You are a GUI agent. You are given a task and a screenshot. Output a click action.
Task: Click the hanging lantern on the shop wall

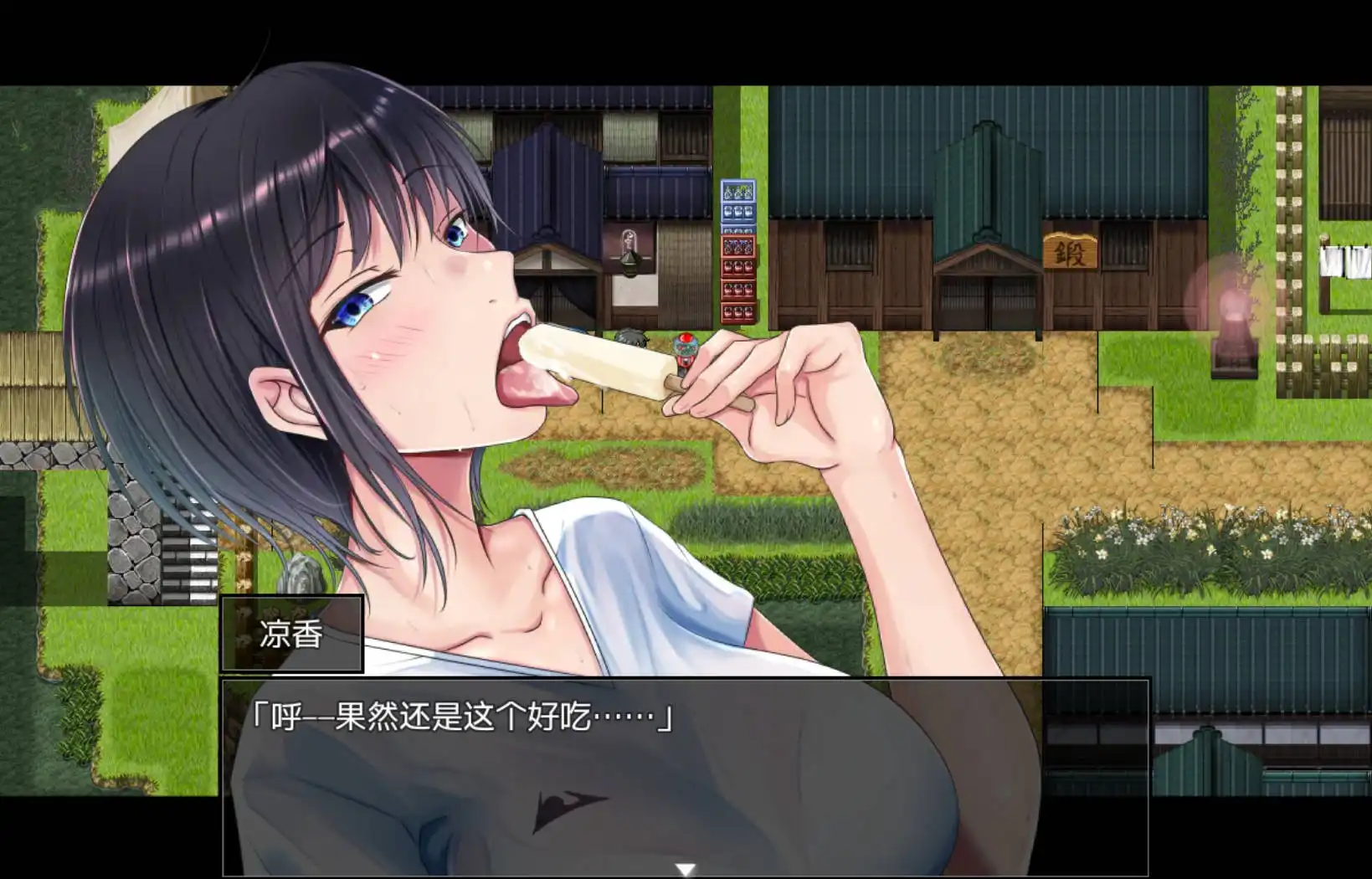pos(629,266)
